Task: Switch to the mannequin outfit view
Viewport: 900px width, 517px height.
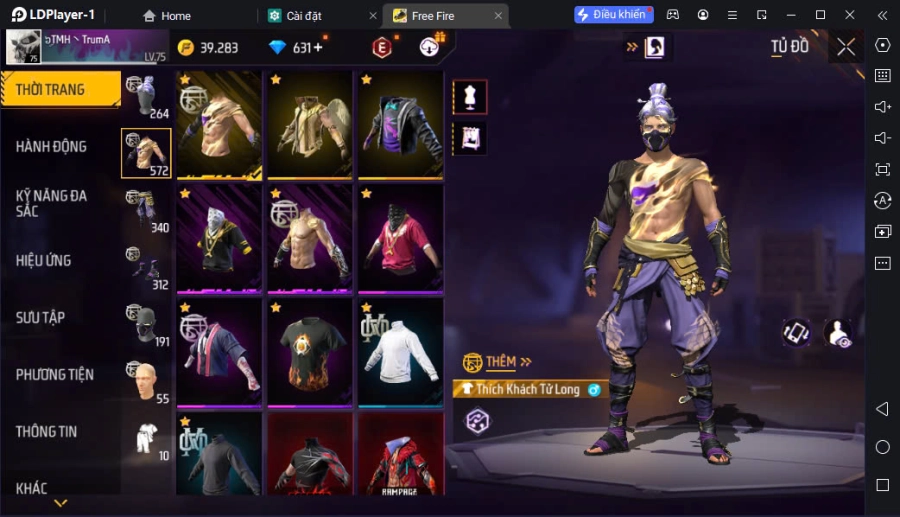Action: click(x=470, y=96)
